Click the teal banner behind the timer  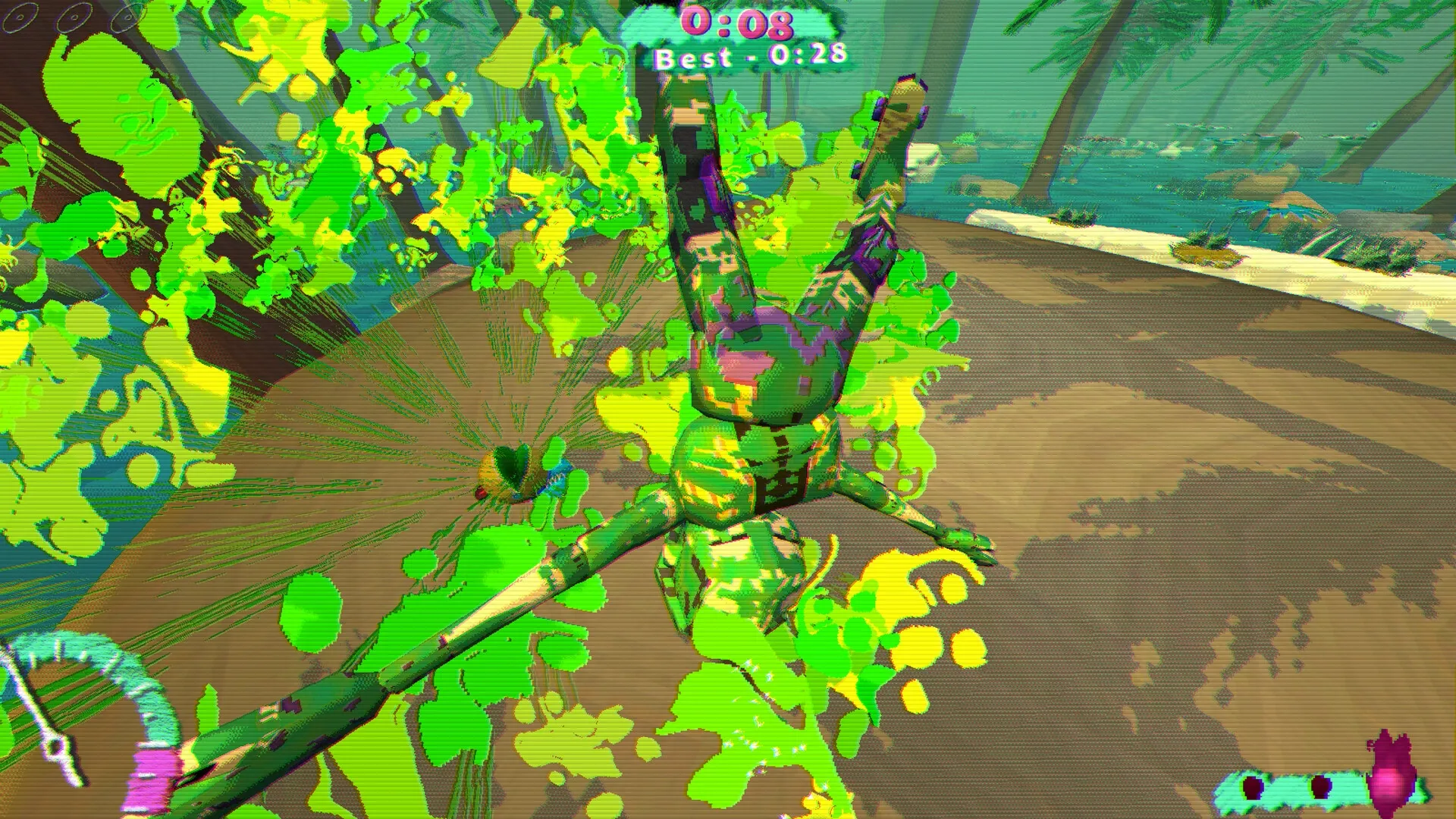click(x=660, y=23)
